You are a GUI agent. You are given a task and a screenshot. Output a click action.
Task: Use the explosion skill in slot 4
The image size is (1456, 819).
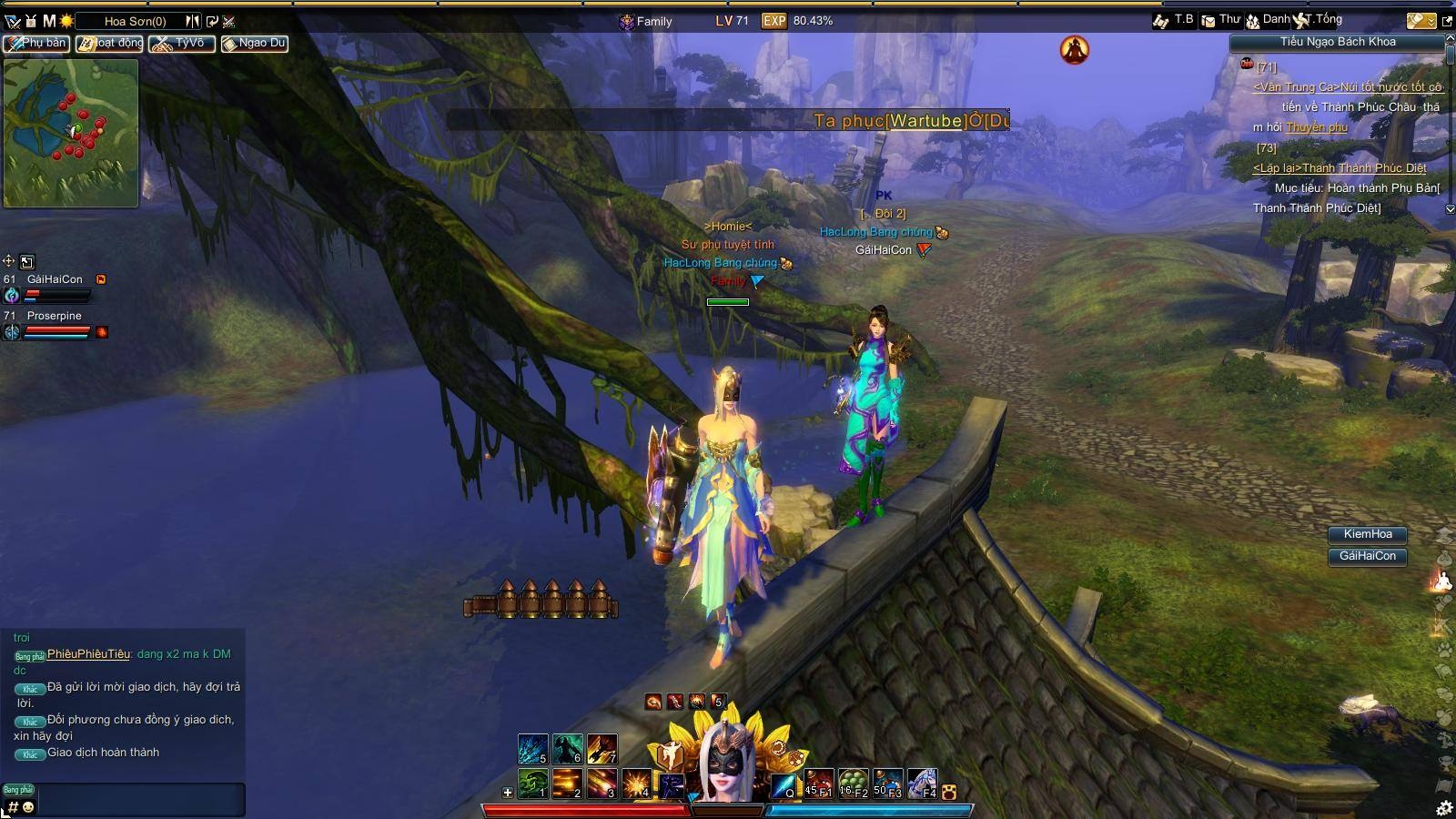[636, 784]
